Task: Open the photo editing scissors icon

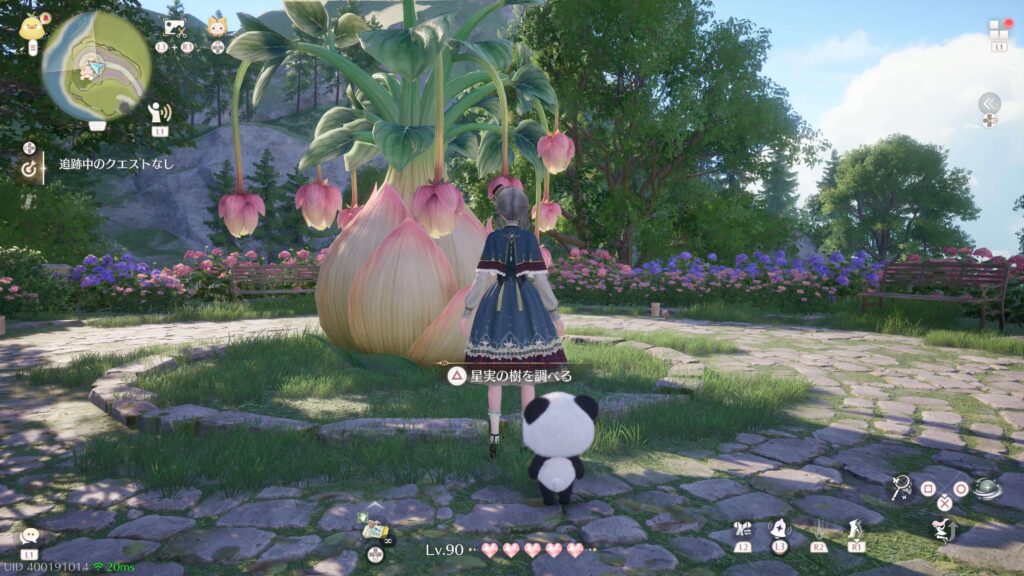Action: (x=174, y=28)
